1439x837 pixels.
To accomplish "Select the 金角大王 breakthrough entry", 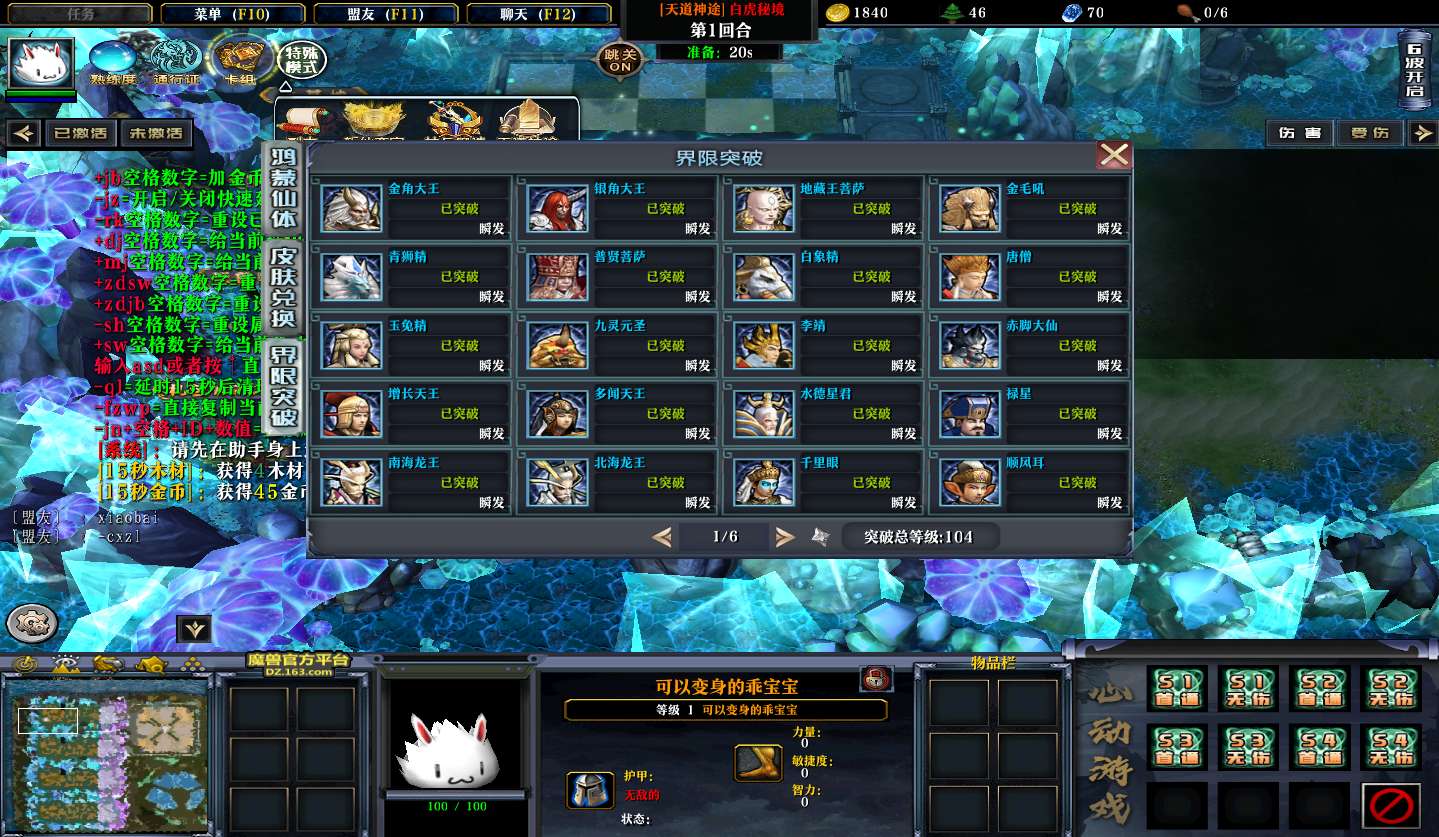I will pos(414,208).
